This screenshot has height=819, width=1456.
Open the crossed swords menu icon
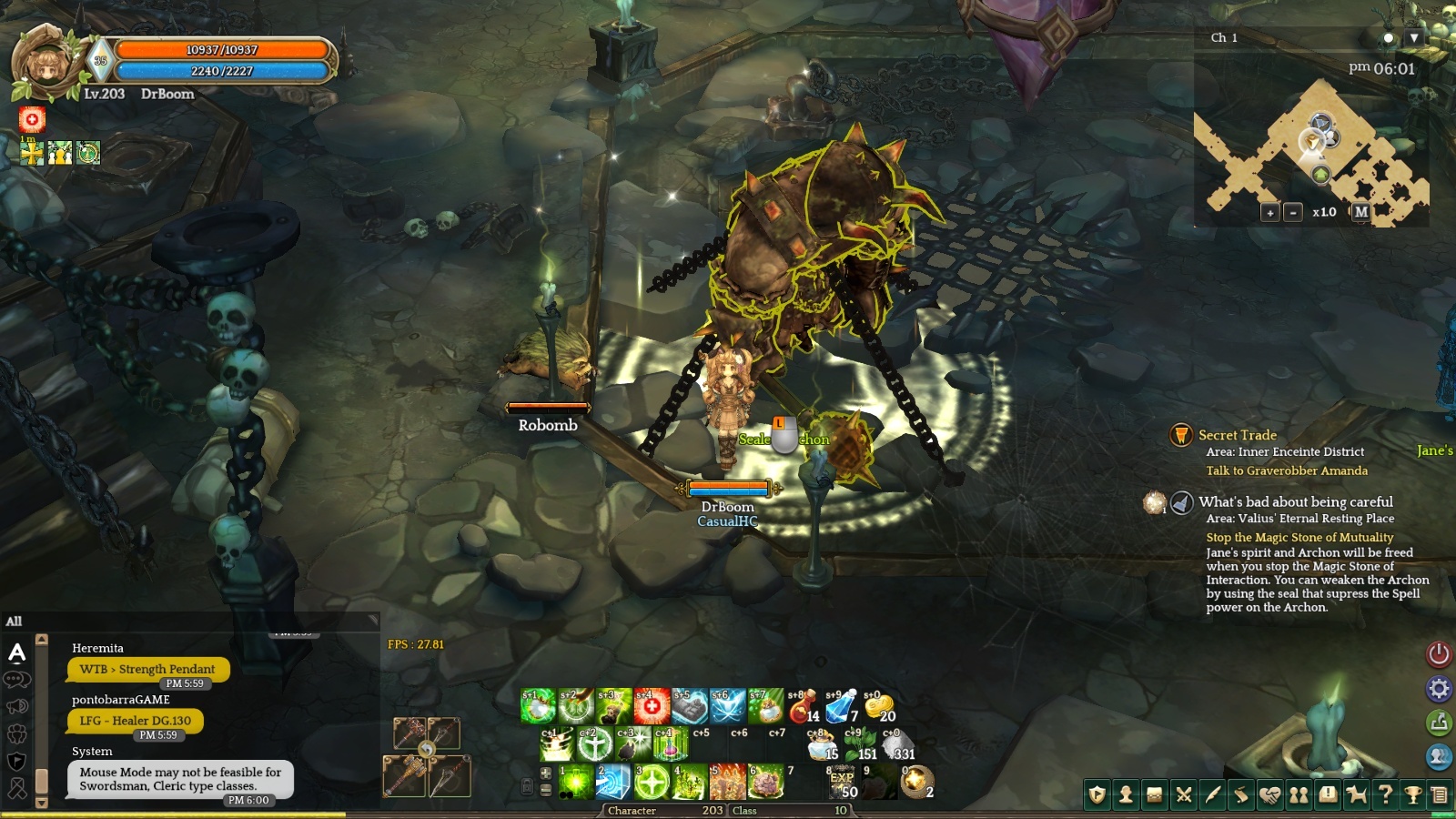tap(1184, 795)
